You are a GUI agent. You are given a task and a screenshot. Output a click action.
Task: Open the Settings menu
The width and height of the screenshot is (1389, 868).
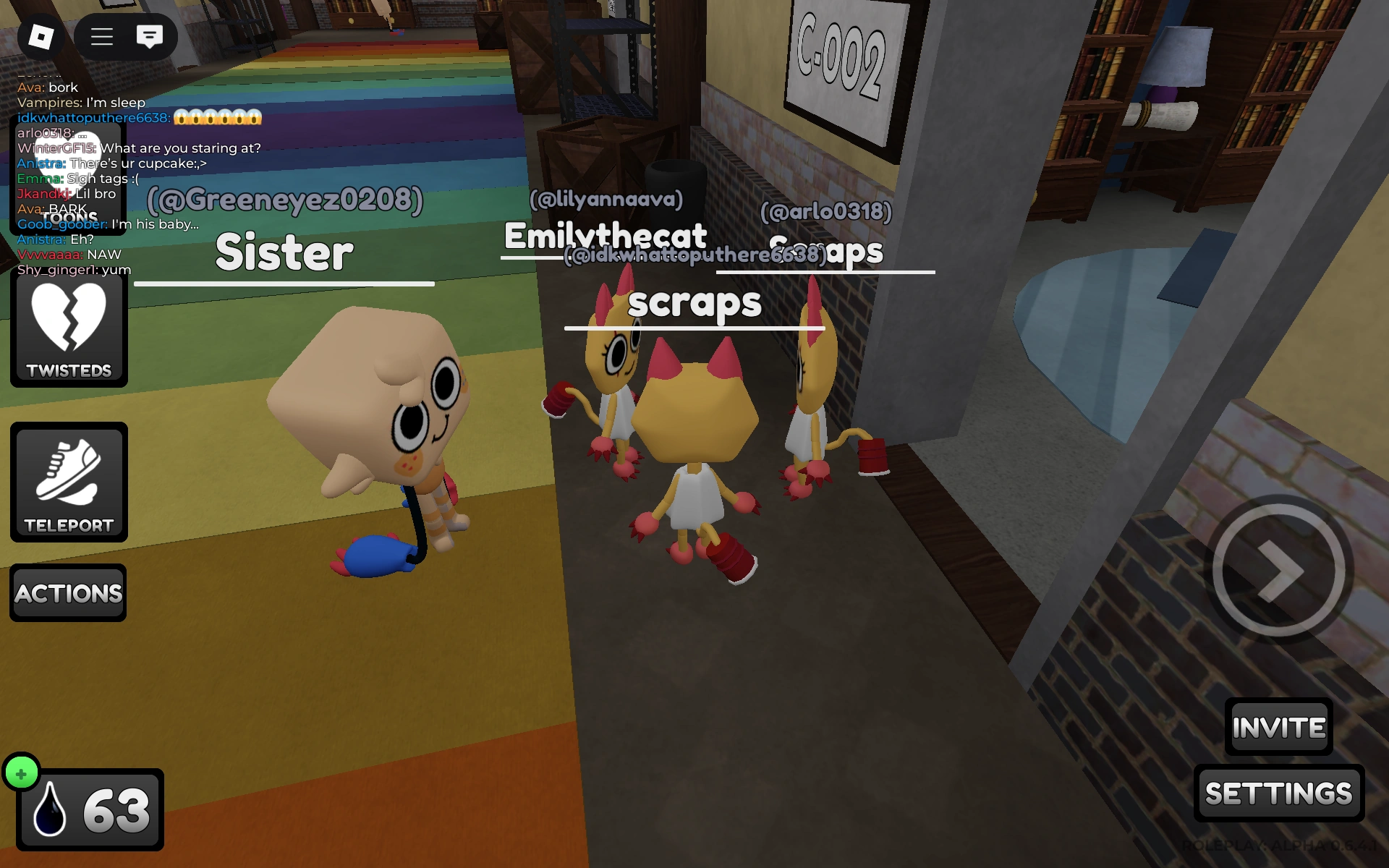(x=1278, y=792)
